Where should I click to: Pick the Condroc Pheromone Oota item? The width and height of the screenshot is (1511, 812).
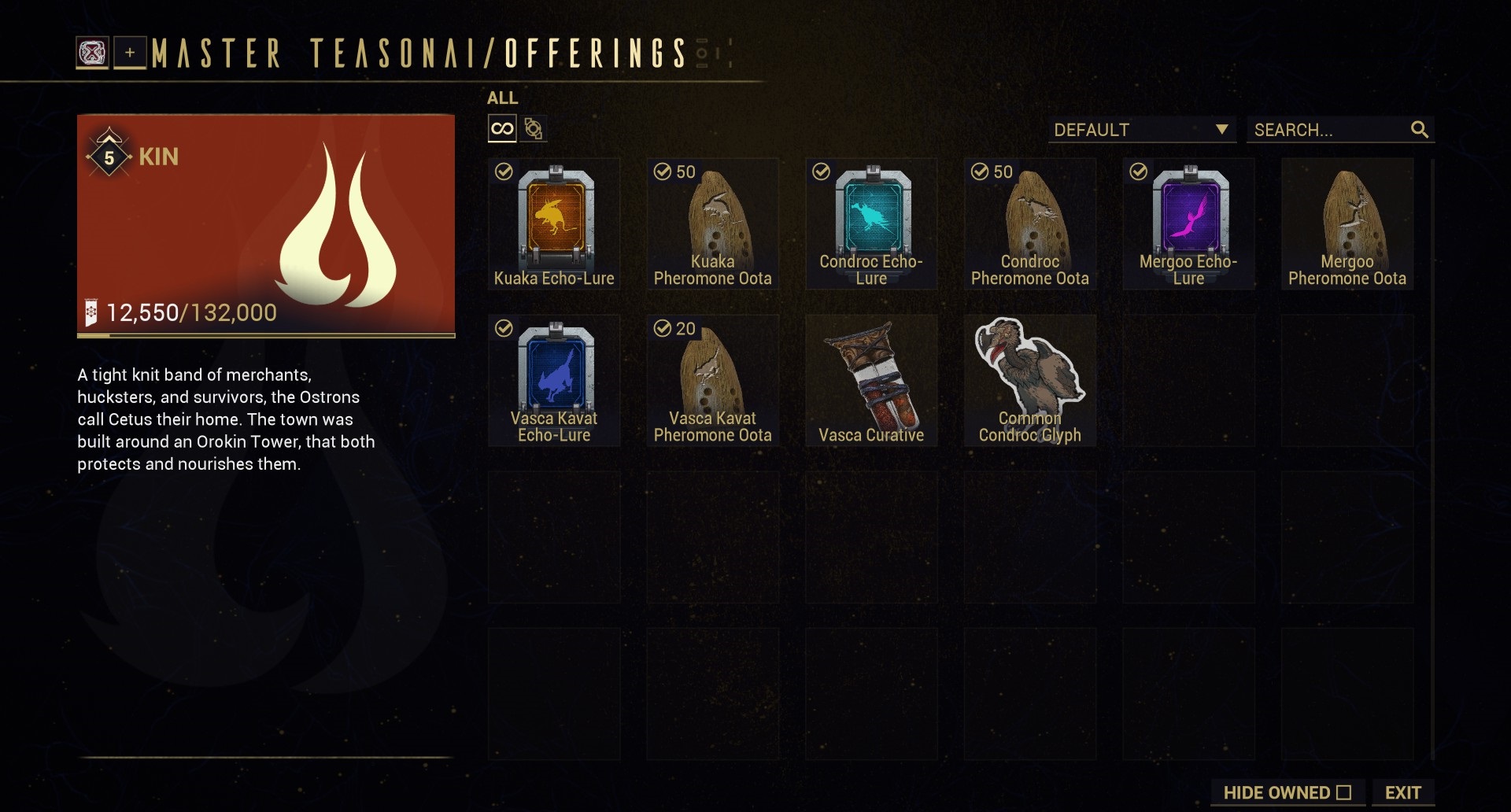[x=1029, y=224]
